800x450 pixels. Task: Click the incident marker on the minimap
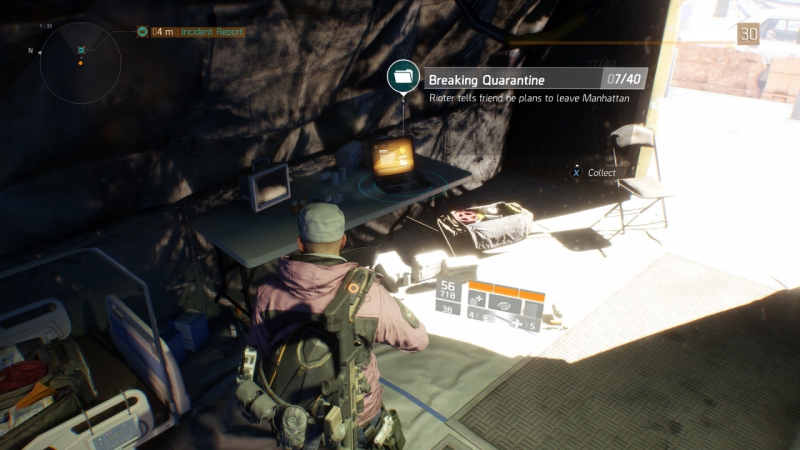coord(81,50)
